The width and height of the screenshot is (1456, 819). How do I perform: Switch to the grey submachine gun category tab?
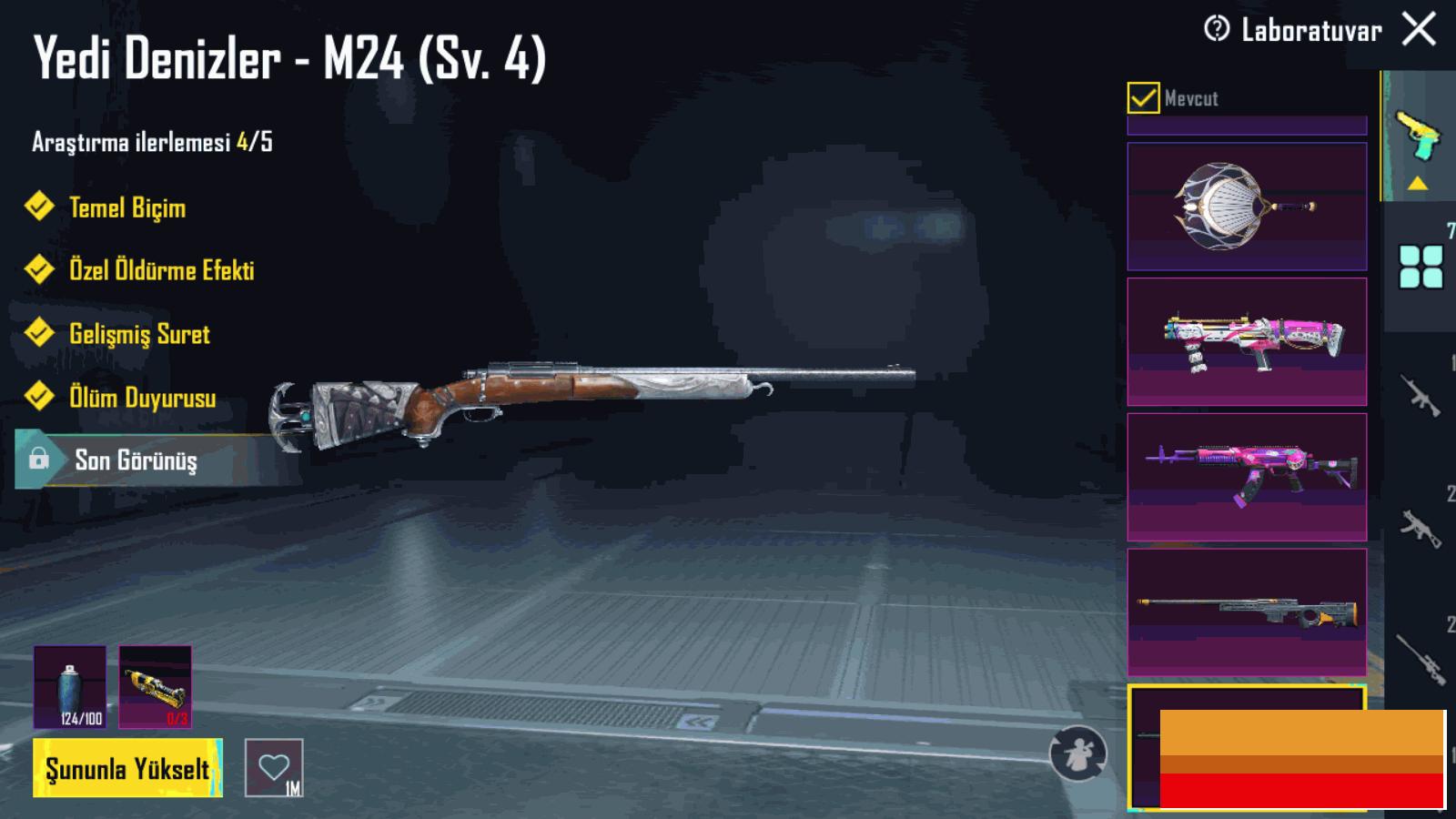[1421, 527]
